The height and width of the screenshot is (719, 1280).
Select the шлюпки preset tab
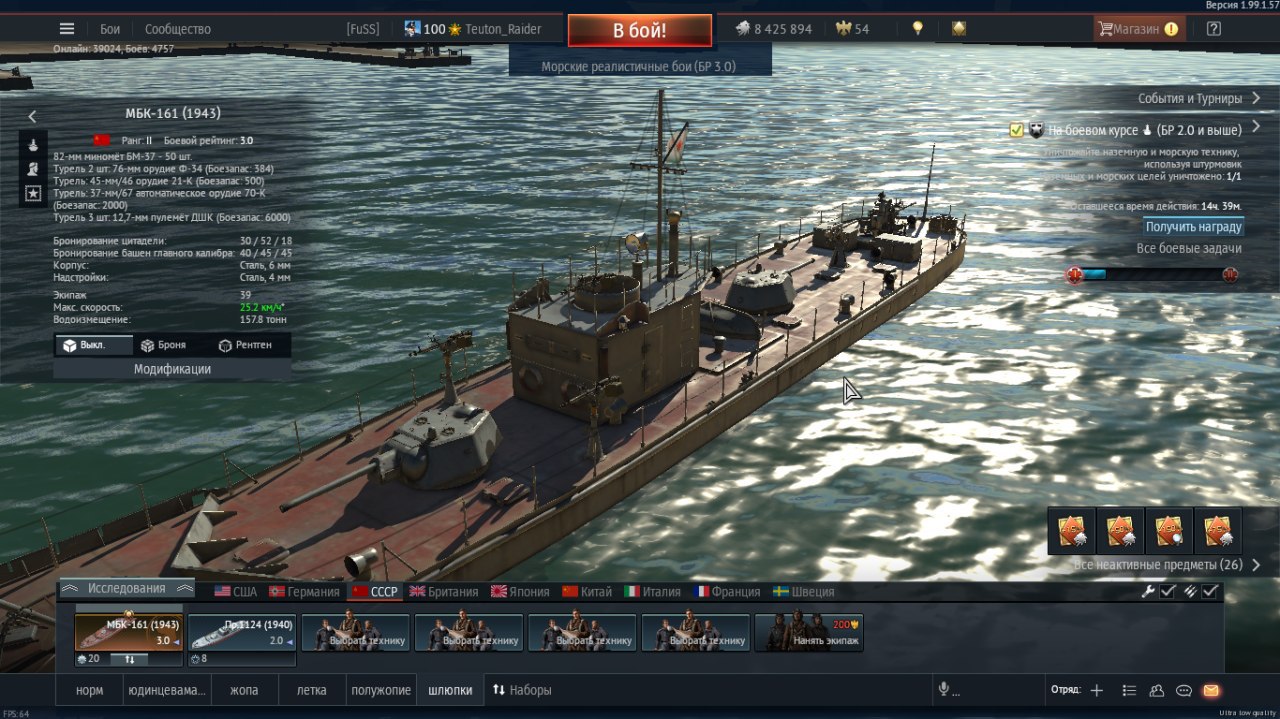(x=450, y=690)
